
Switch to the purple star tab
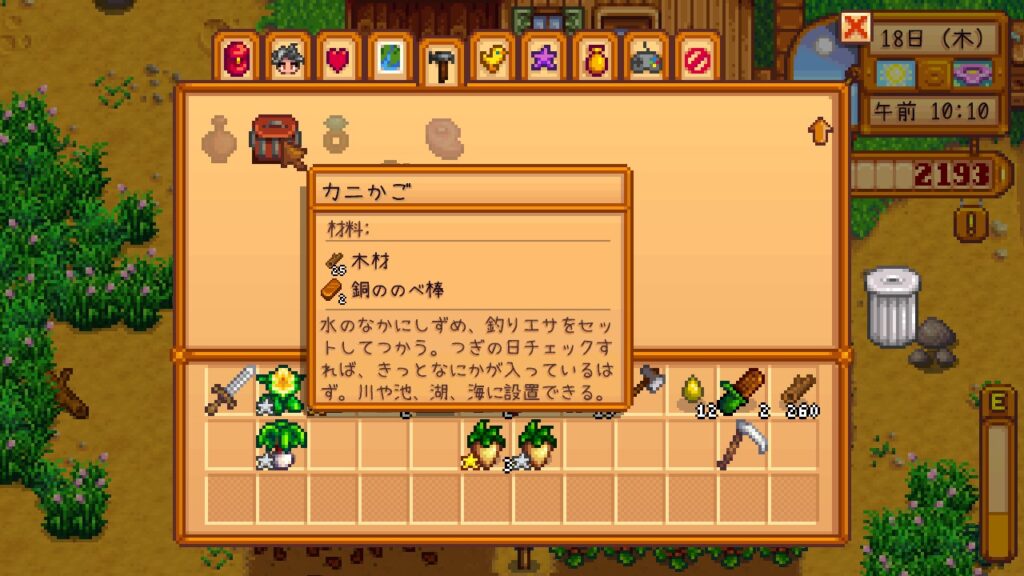click(543, 60)
